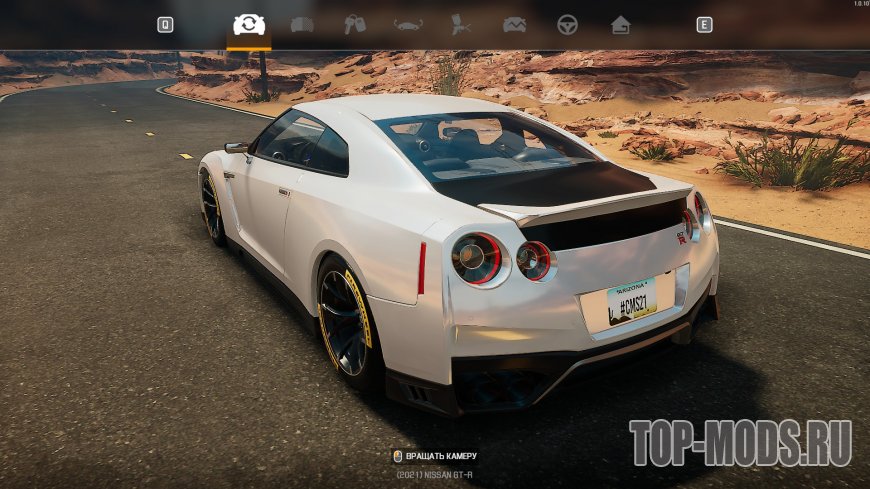This screenshot has width=870, height=489.
Task: Switch to the car body front-view tab
Action: tap(302, 25)
